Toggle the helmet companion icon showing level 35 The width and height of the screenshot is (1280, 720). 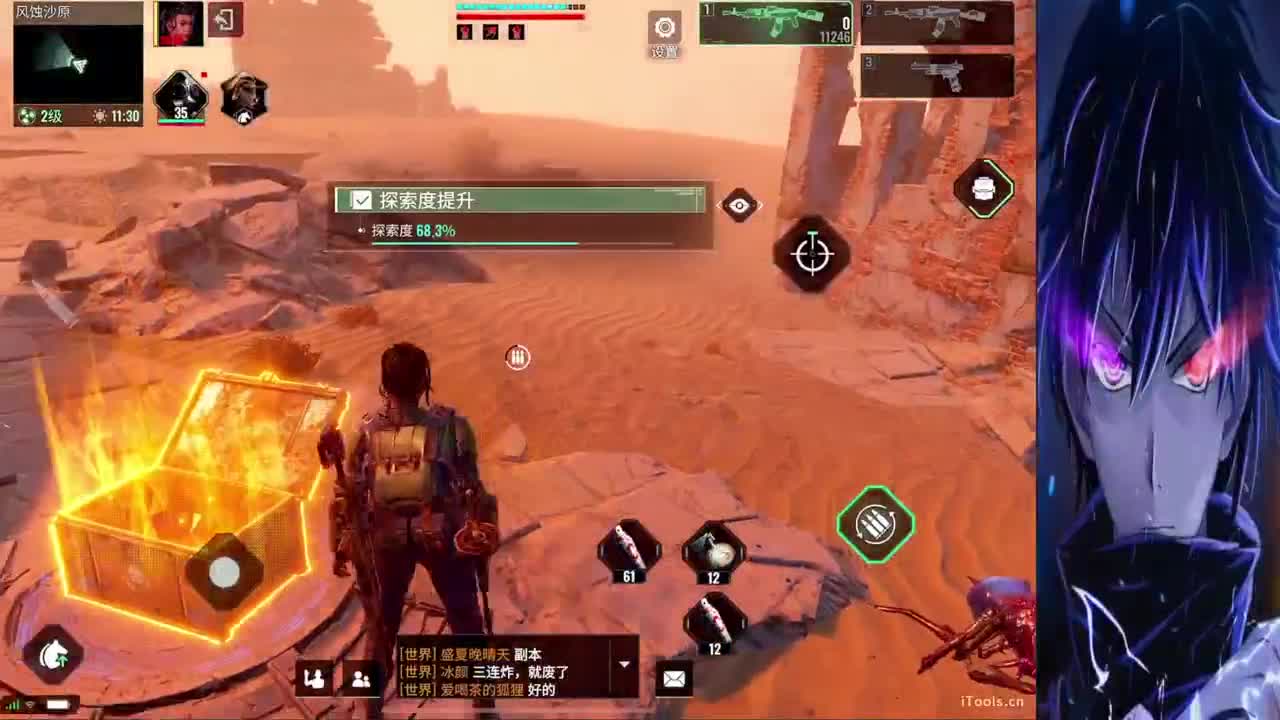(180, 95)
